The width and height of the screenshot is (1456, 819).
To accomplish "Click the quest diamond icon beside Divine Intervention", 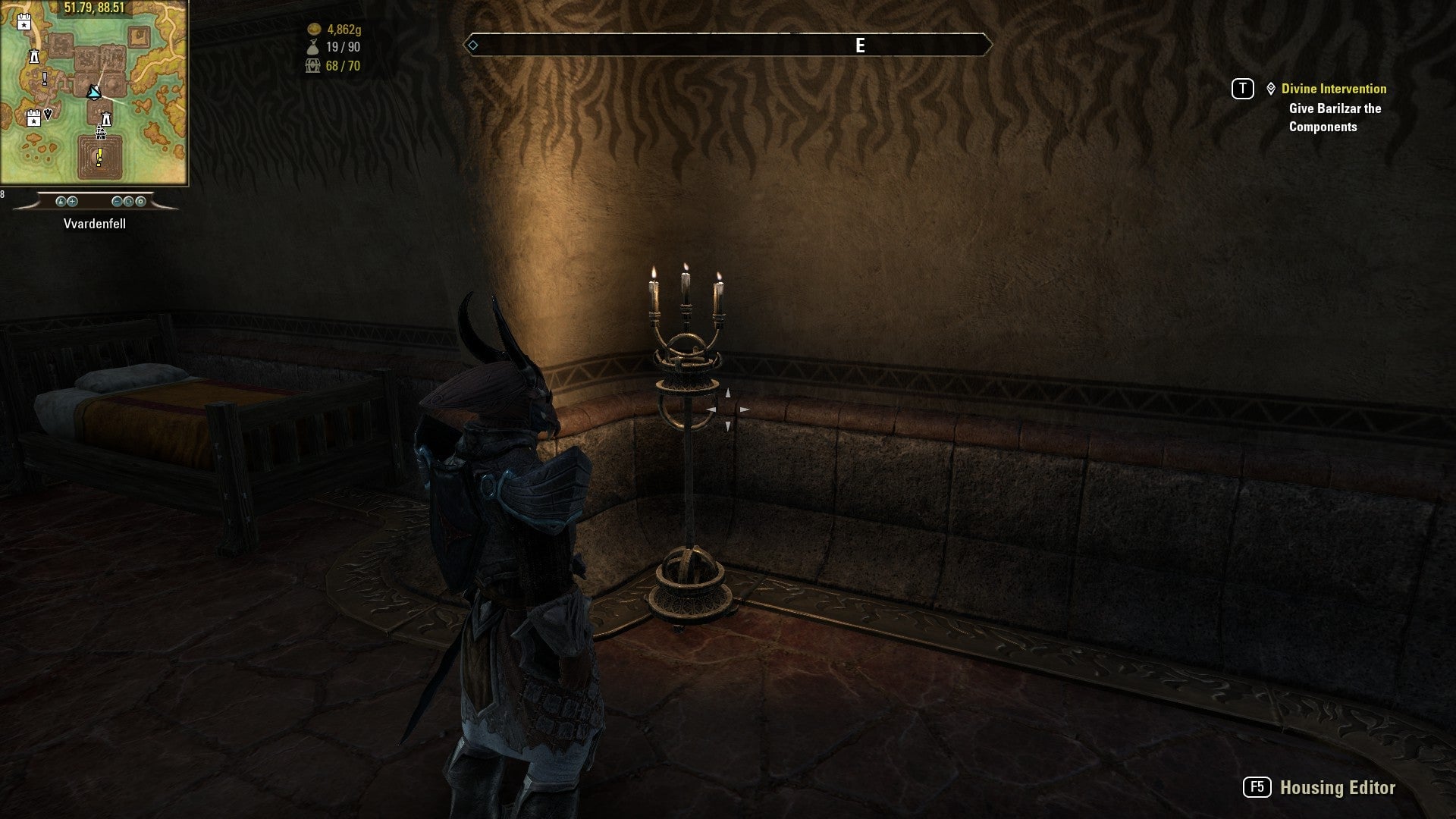I will coord(1271,89).
